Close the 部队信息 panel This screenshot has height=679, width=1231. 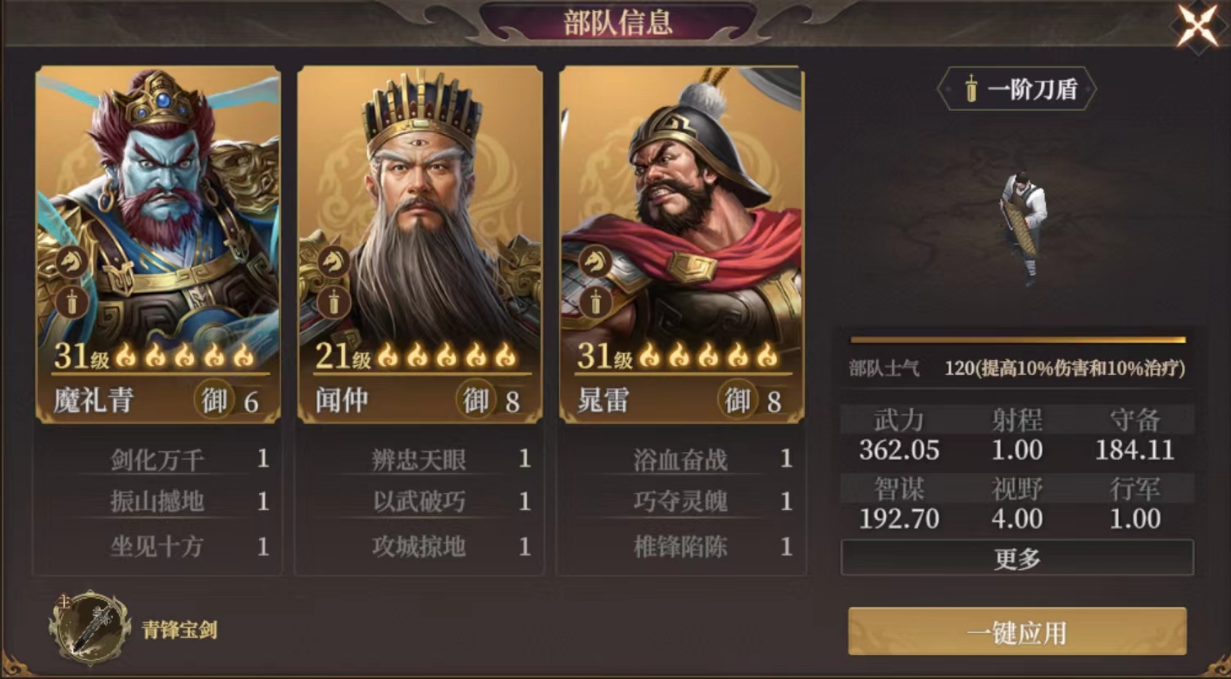pos(1197,25)
